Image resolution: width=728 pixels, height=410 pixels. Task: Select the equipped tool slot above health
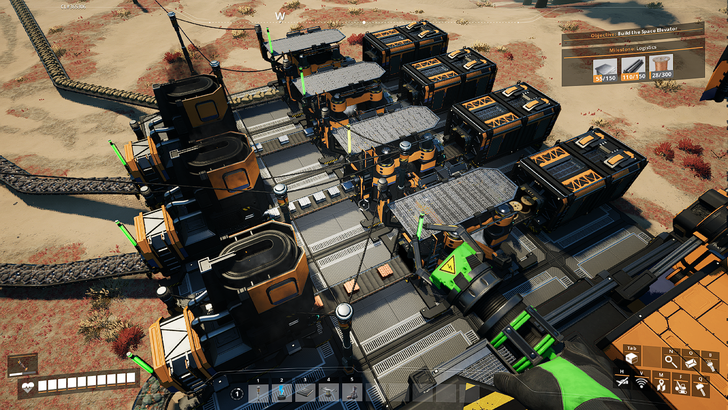[22, 363]
